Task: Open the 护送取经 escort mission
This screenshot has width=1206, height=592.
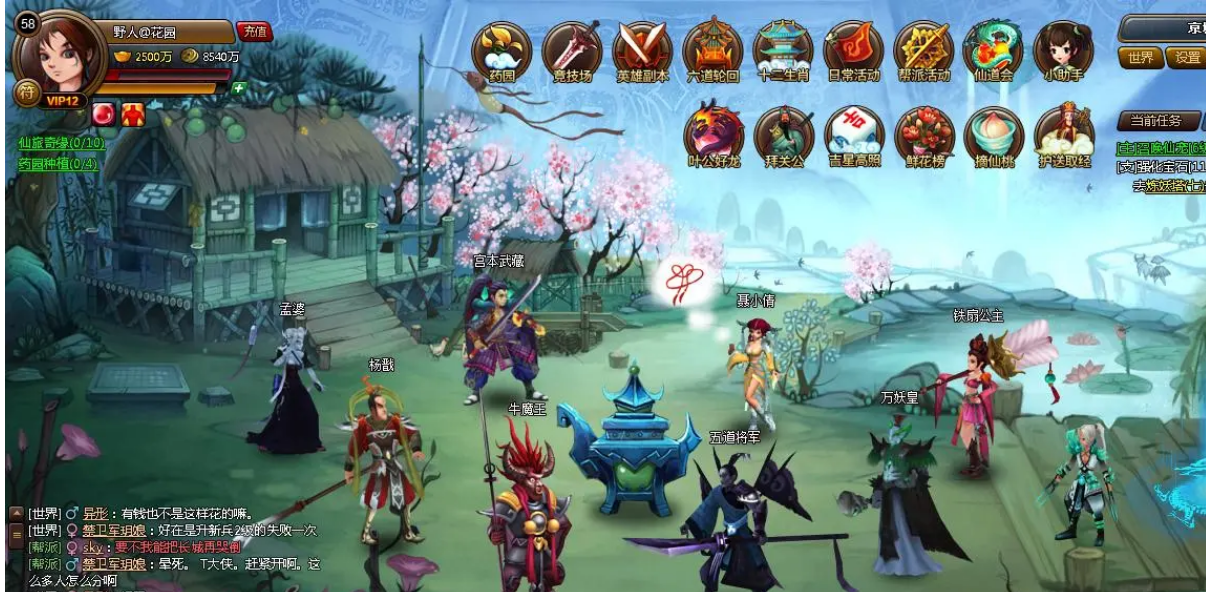Action: [x=1064, y=134]
